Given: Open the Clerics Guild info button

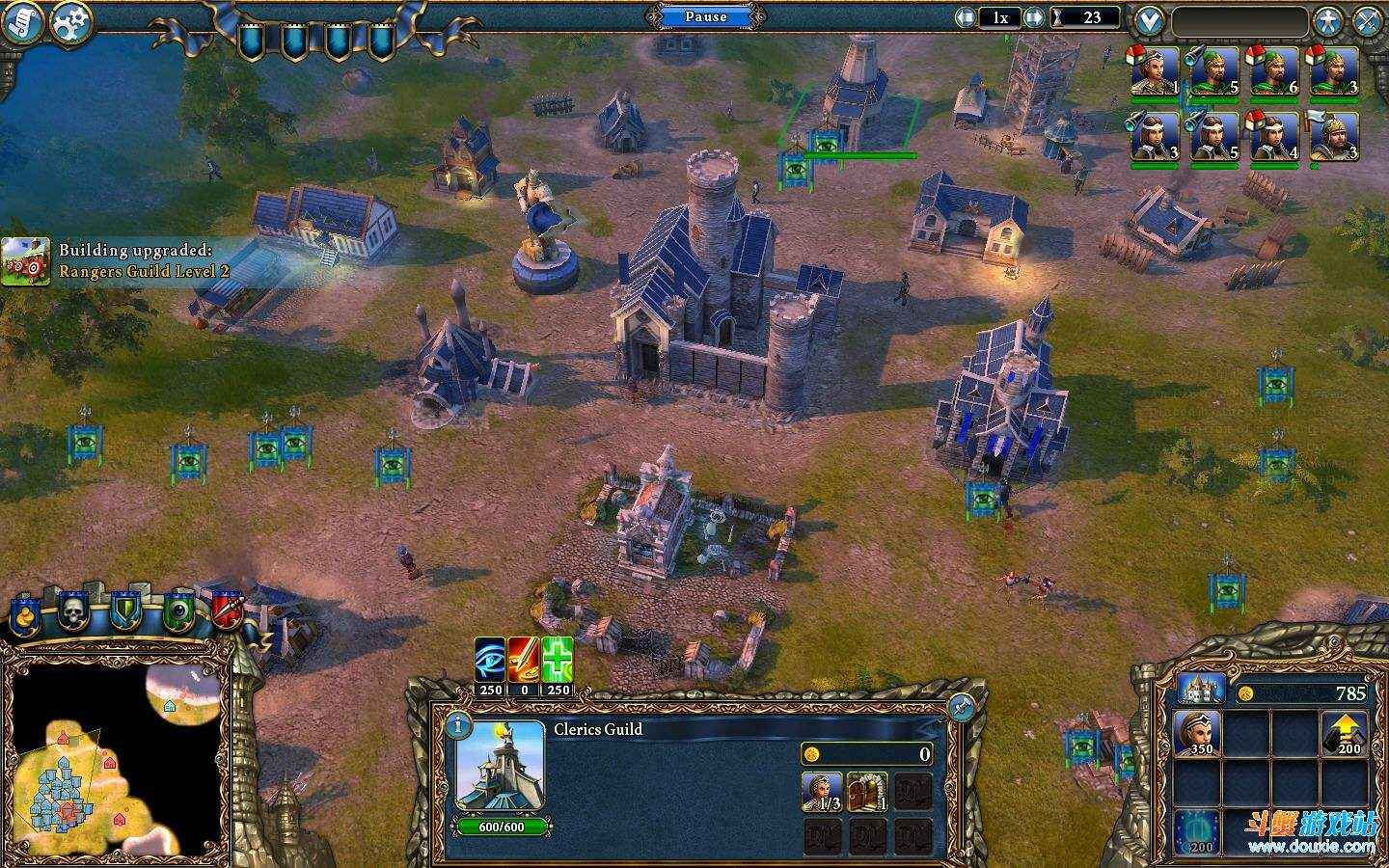Looking at the screenshot, I should (459, 724).
